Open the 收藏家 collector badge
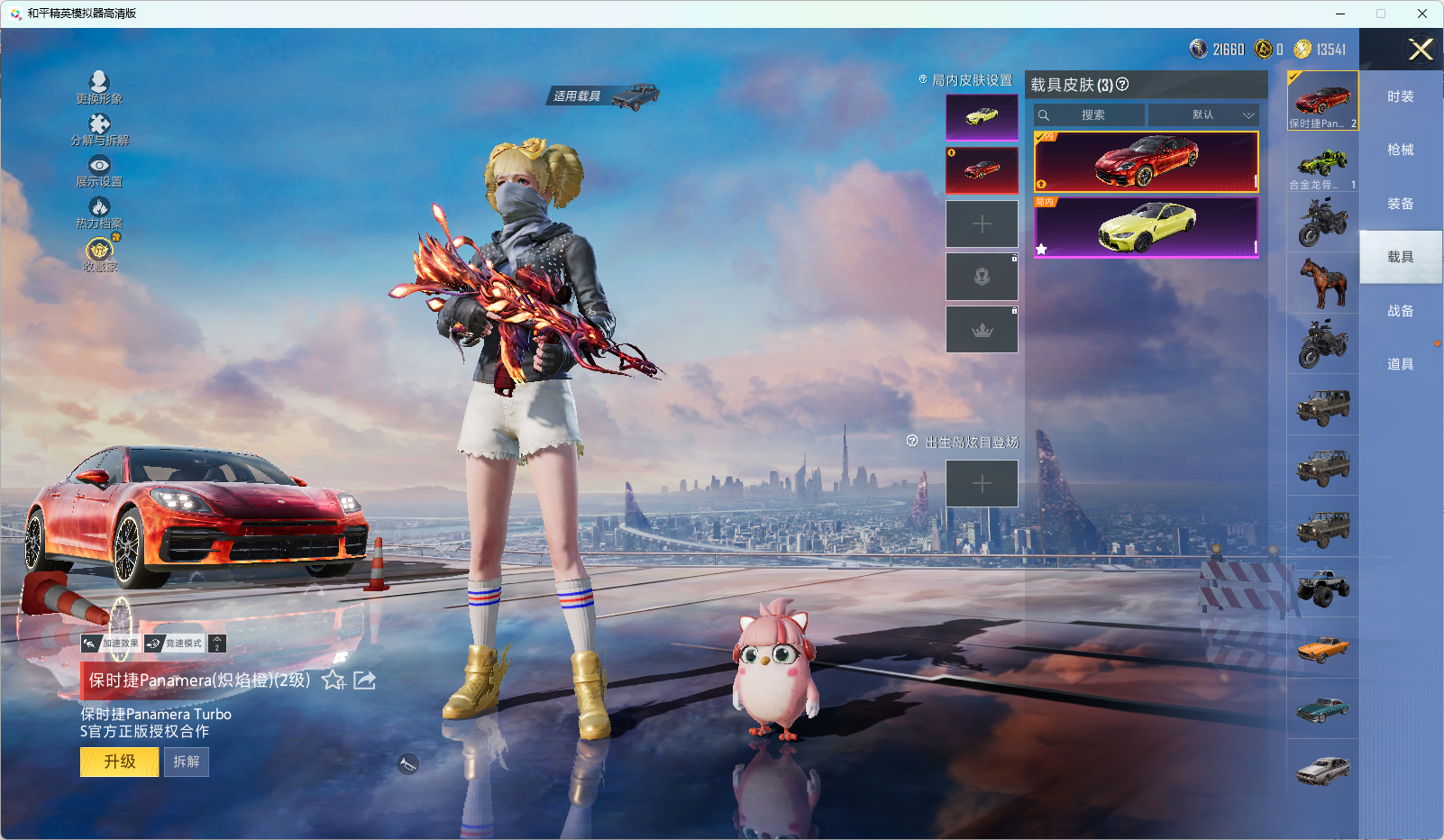1444x840 pixels. click(x=99, y=253)
